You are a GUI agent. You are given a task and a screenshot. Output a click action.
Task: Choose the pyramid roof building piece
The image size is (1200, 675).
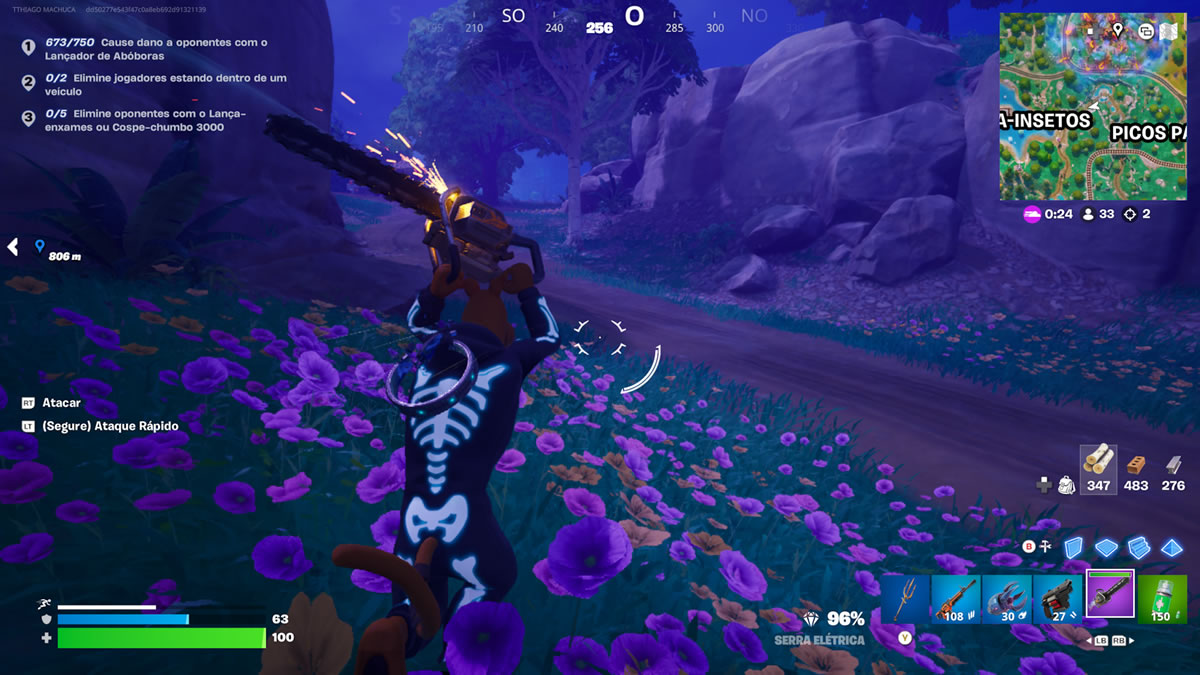click(x=1172, y=547)
